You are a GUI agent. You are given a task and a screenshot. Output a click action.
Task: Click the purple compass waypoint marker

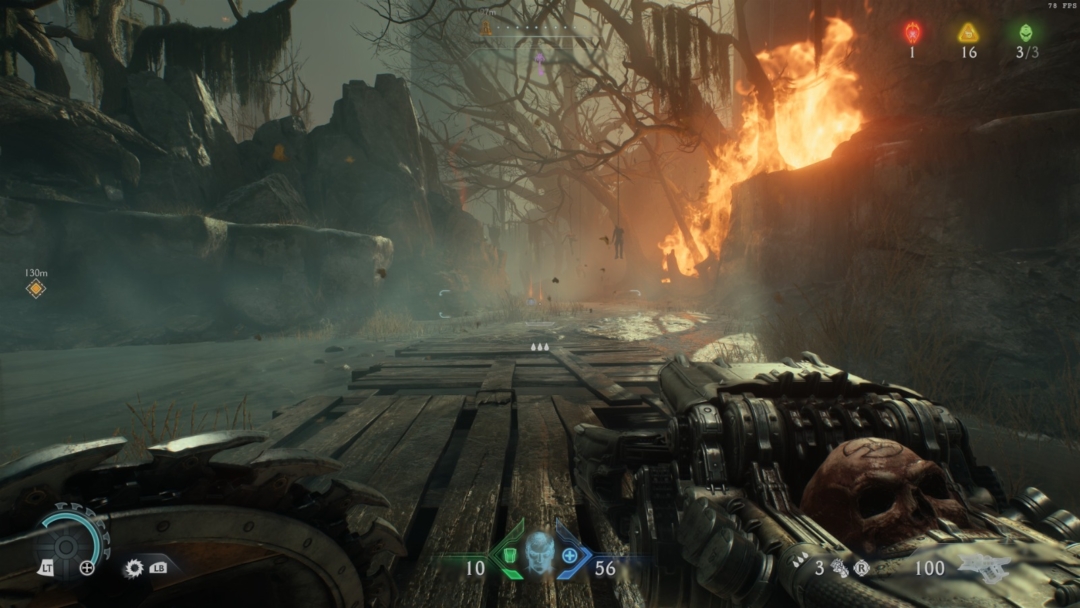tap(539, 58)
